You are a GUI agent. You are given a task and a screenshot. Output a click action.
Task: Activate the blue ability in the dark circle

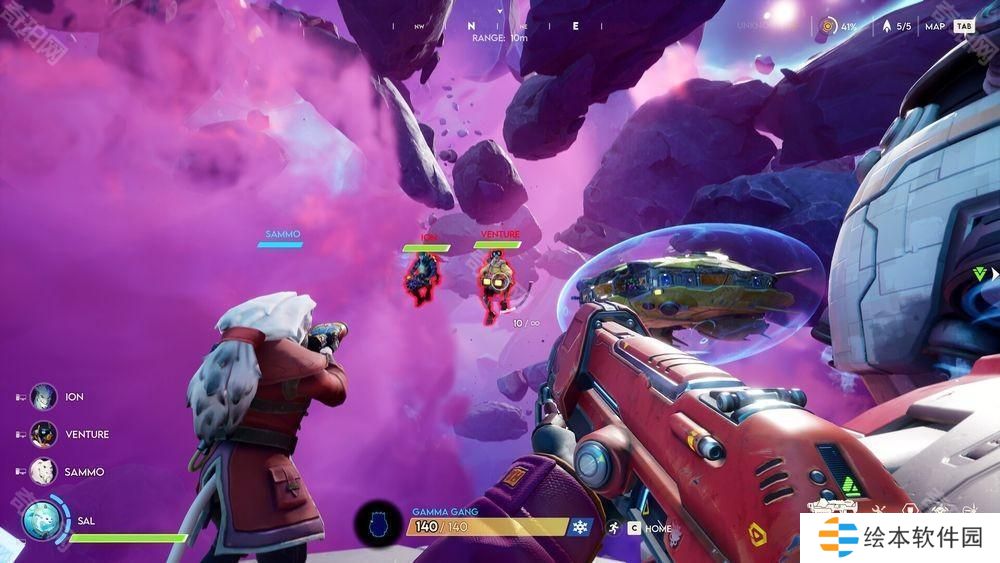pos(378,523)
